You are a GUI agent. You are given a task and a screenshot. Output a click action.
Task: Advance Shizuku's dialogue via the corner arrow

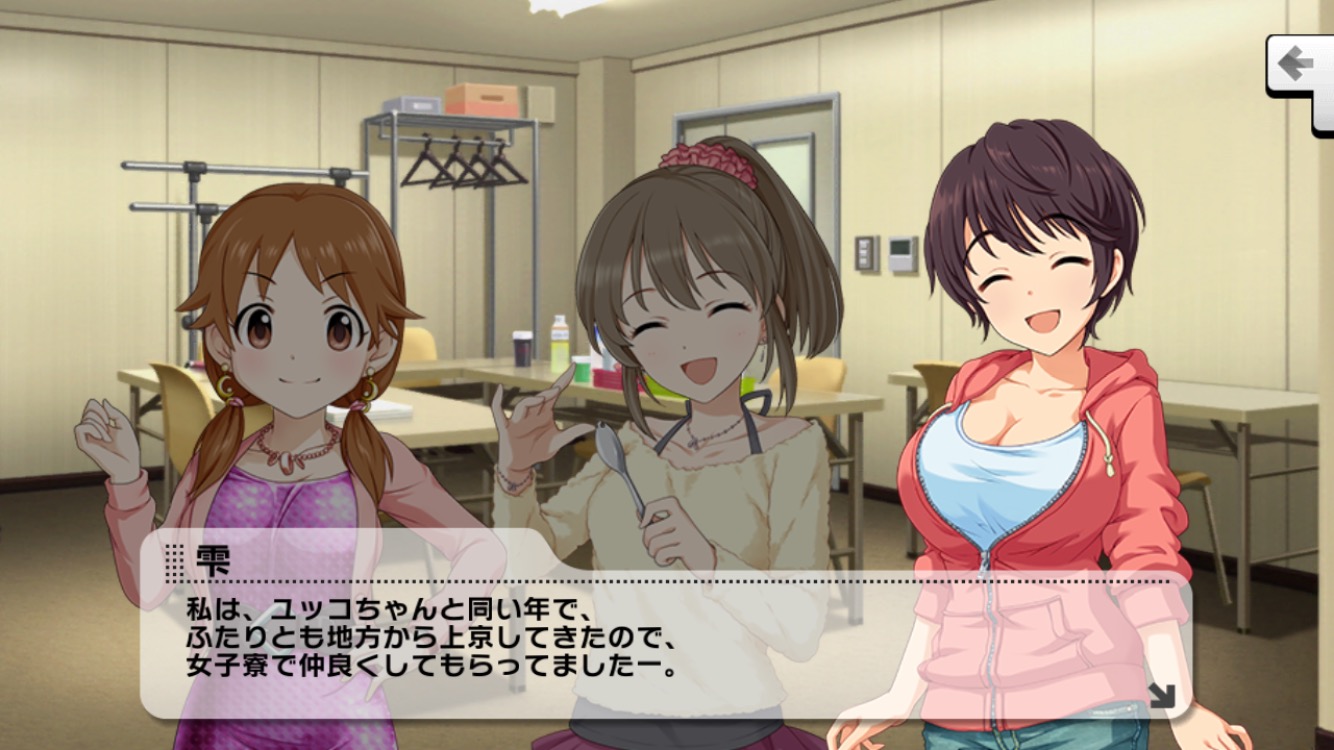click(x=1161, y=694)
